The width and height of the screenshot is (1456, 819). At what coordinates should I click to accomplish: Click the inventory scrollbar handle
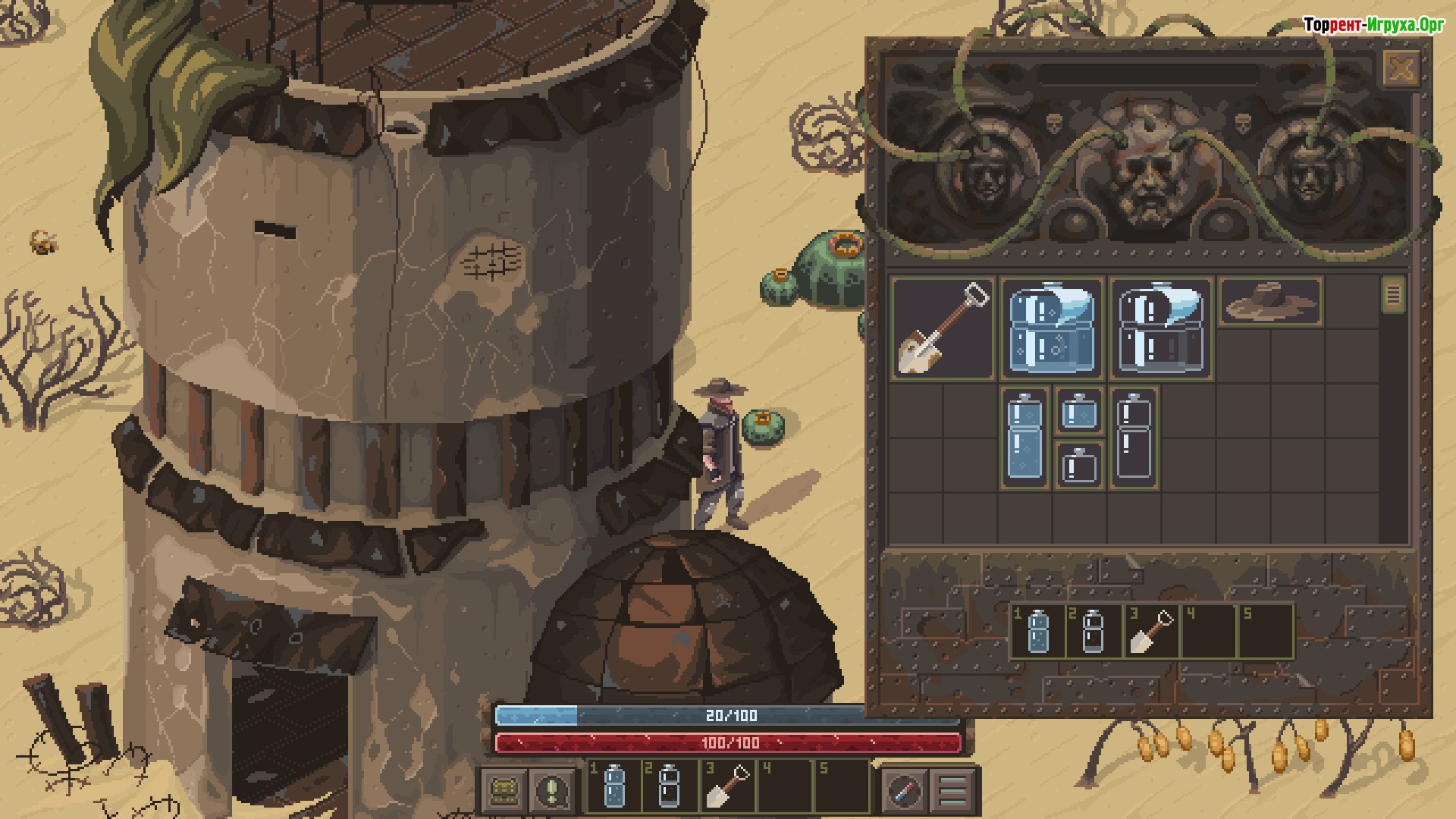(x=1393, y=294)
